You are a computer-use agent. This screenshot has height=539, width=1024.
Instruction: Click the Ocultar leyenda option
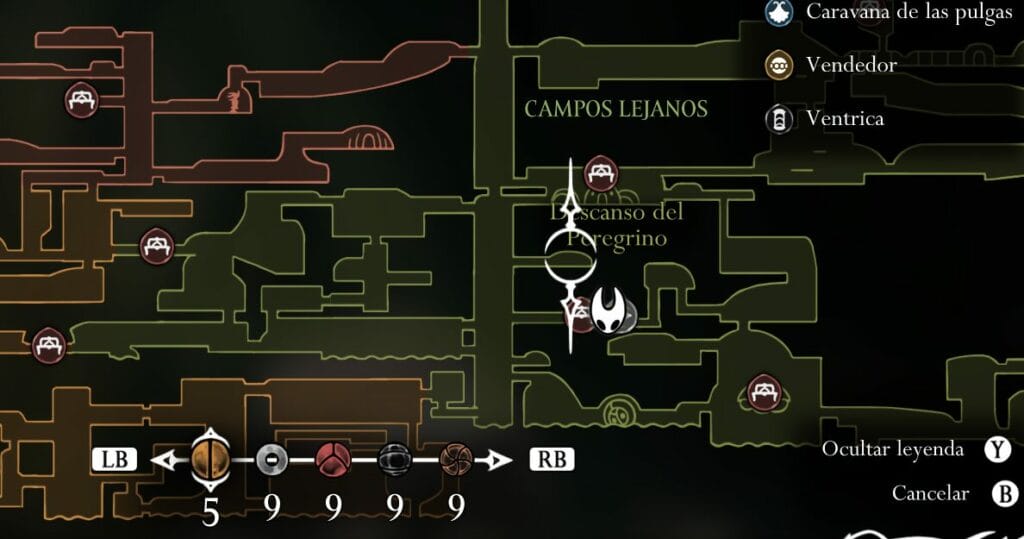pyautogui.click(x=892, y=450)
